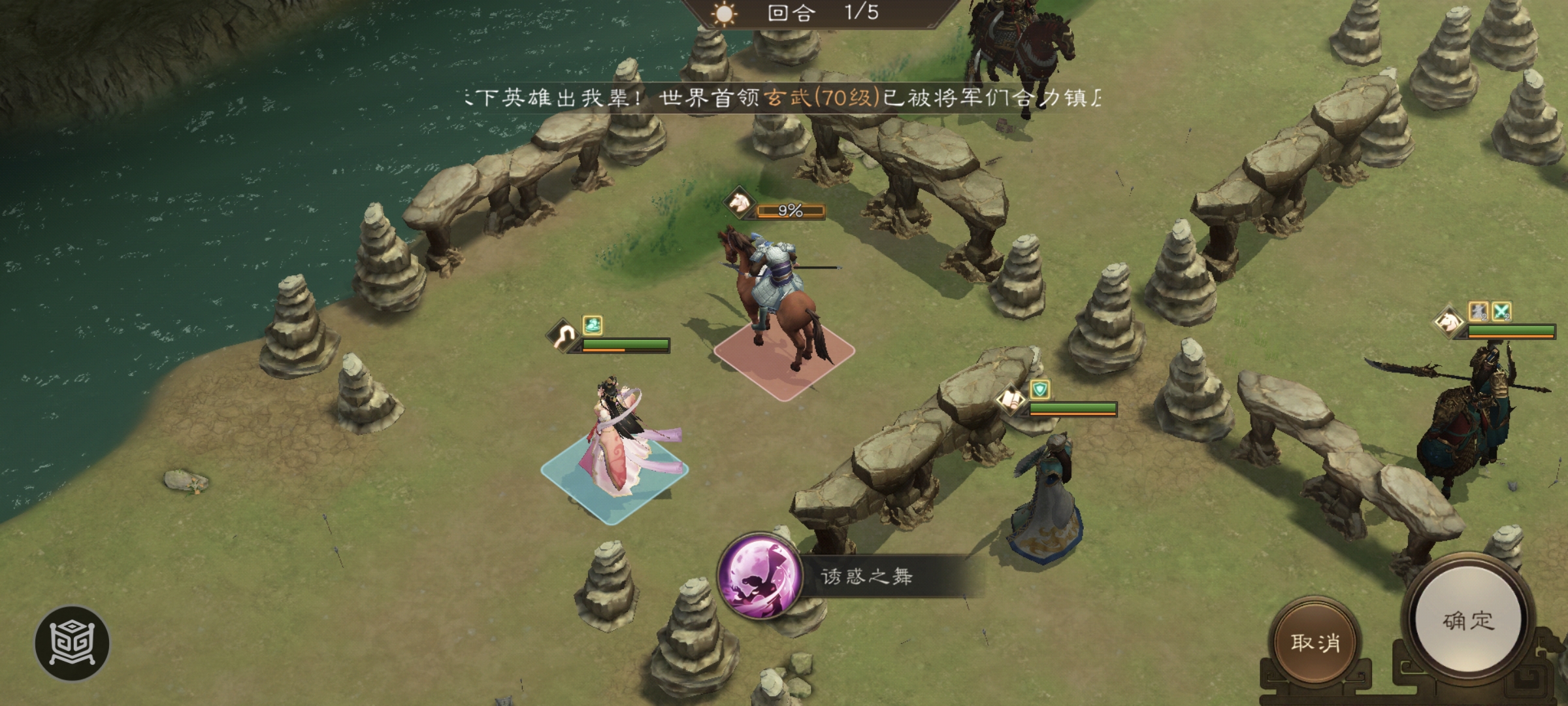Image resolution: width=1568 pixels, height=706 pixels.
Task: Click the 9% capture progress bar
Action: tap(791, 211)
